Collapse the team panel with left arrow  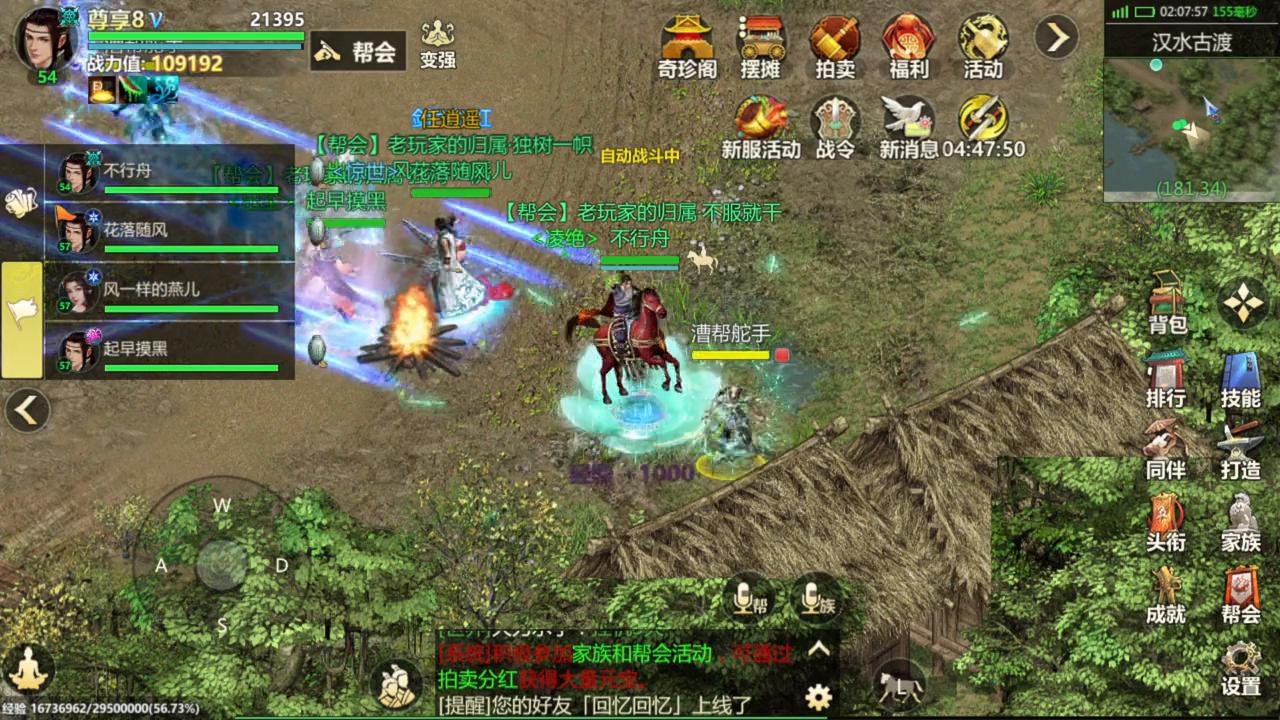[27, 409]
